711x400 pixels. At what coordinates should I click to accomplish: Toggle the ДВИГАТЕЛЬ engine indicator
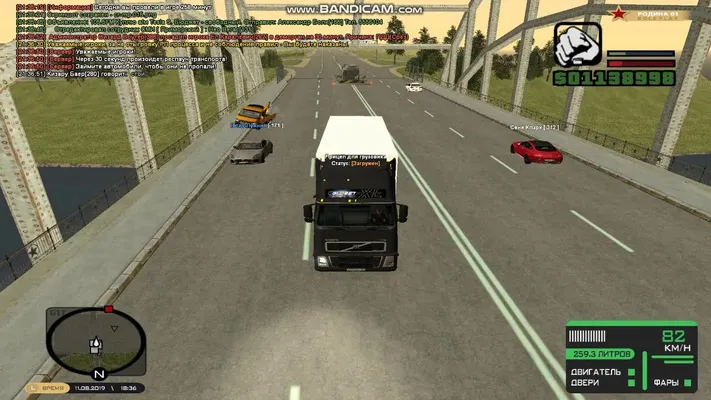597,372
